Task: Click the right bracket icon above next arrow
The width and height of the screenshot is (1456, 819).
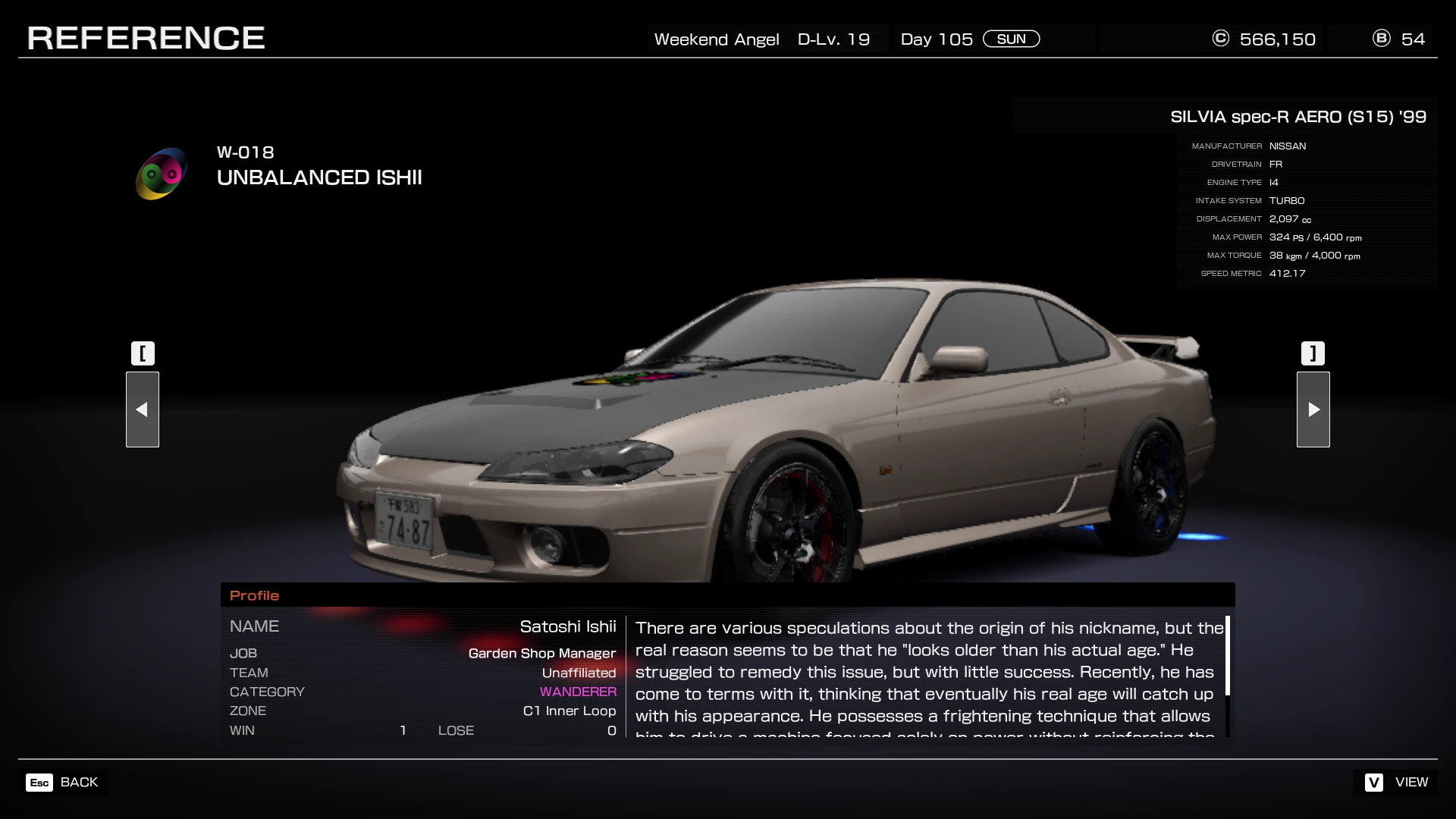Action: click(1313, 353)
